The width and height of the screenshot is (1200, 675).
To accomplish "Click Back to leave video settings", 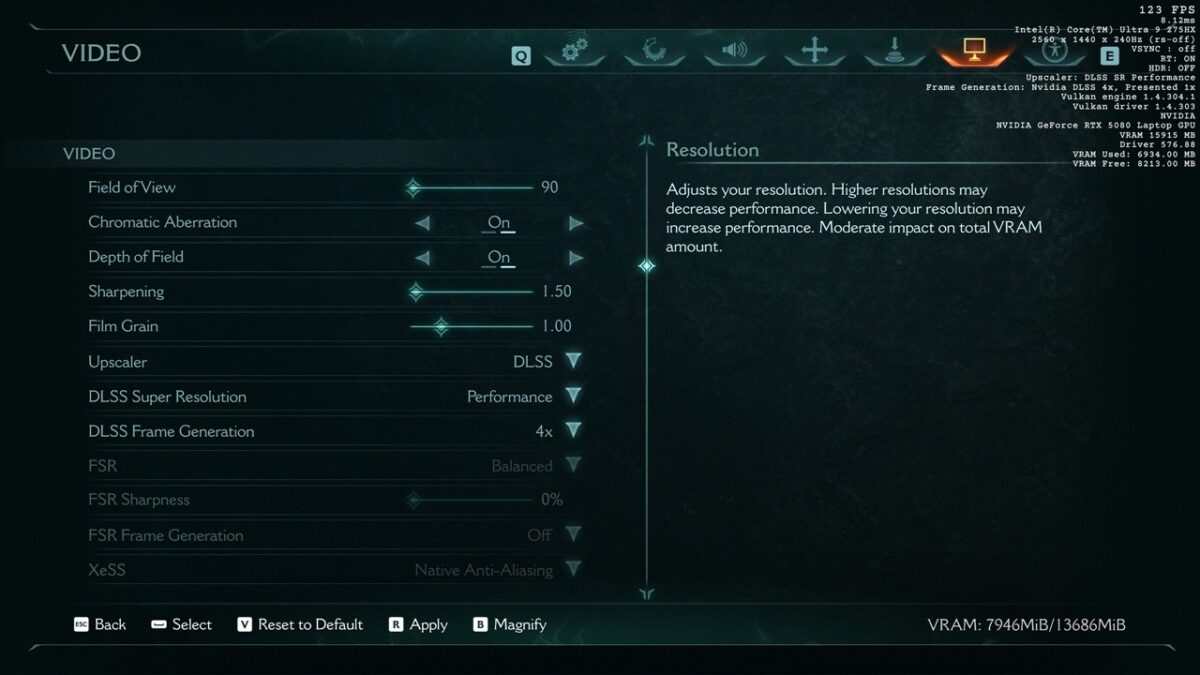I will point(100,624).
